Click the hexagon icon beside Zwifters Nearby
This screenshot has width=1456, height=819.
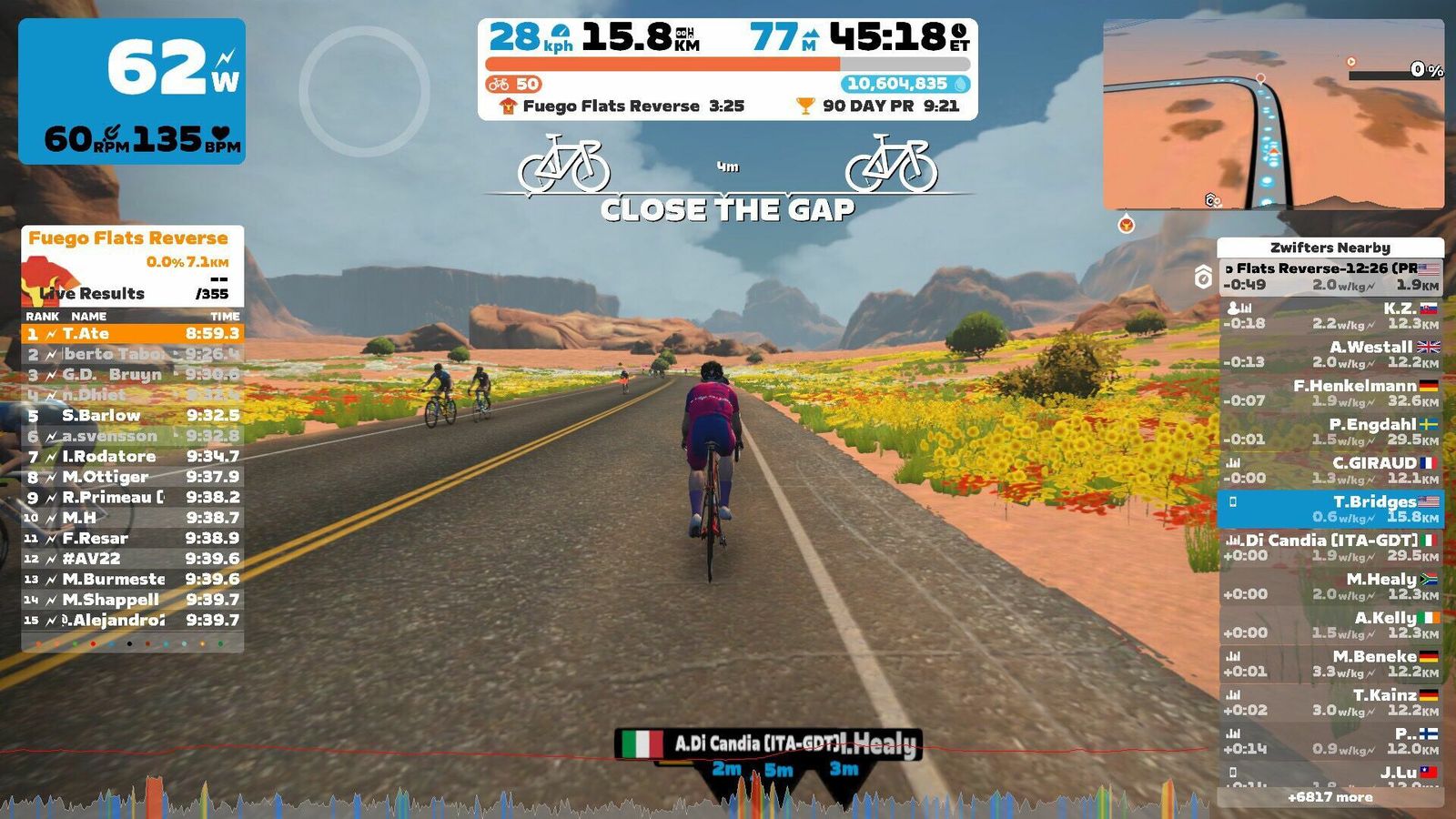[x=1203, y=277]
